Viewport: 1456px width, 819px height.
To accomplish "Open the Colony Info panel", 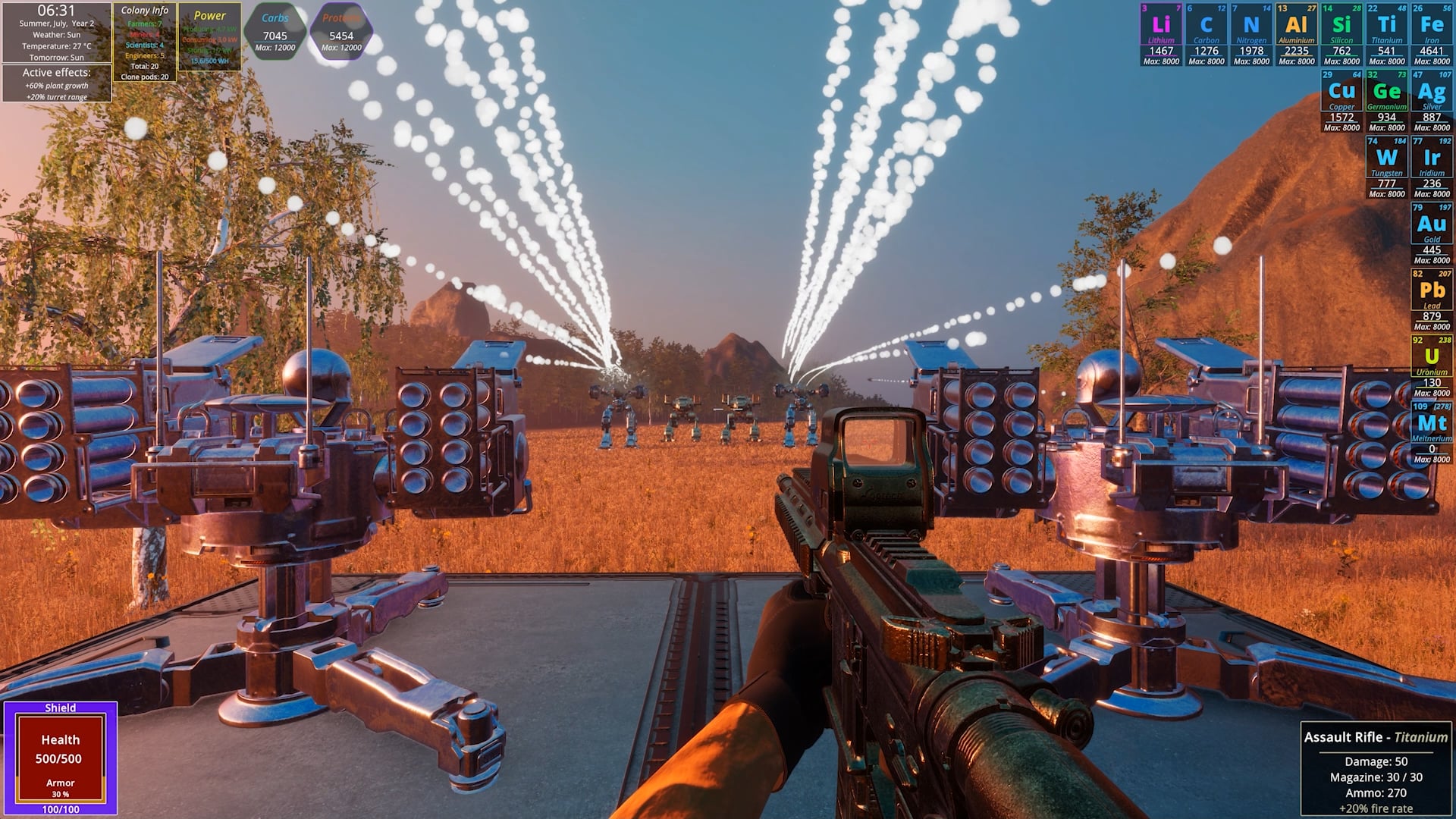I will tap(144, 42).
